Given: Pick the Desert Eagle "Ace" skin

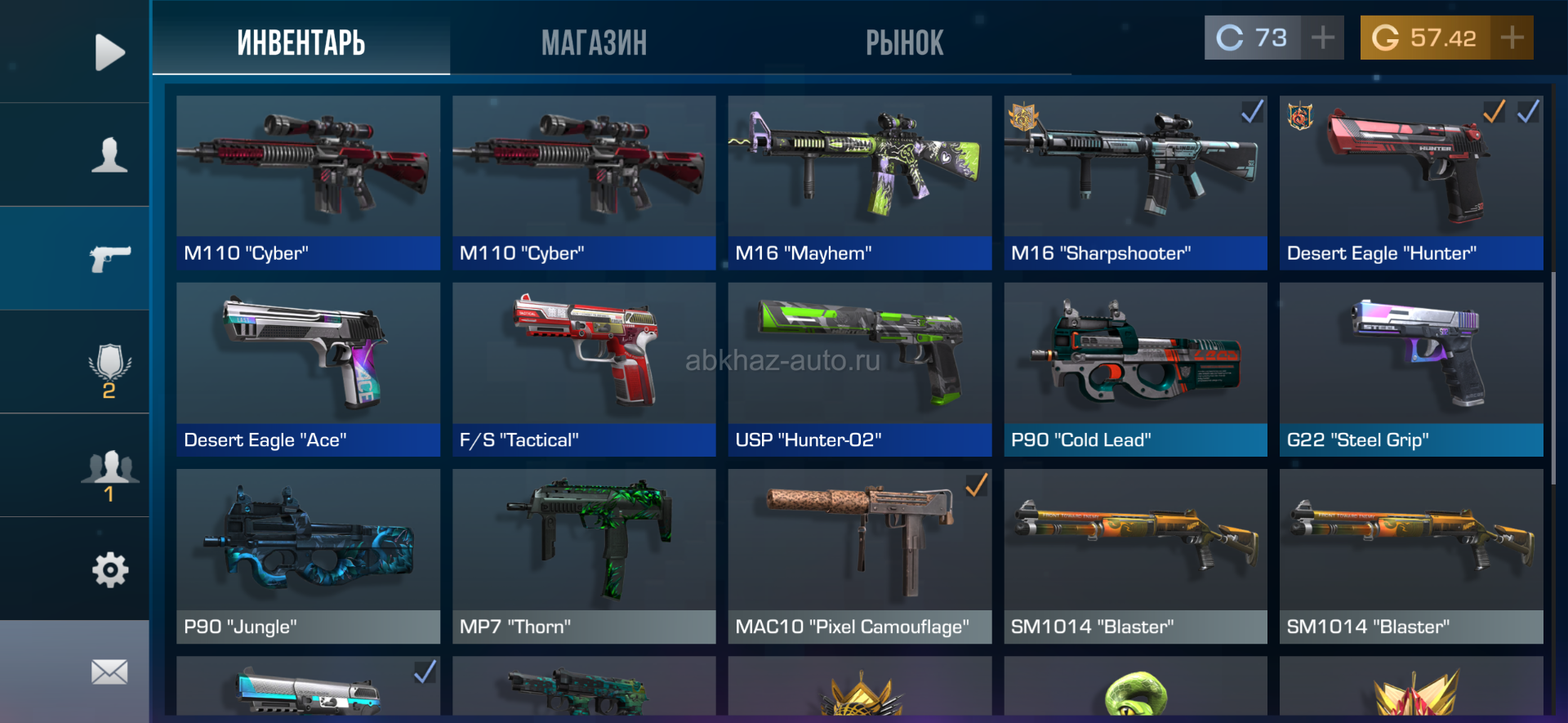Looking at the screenshot, I should pyautogui.click(x=308, y=368).
